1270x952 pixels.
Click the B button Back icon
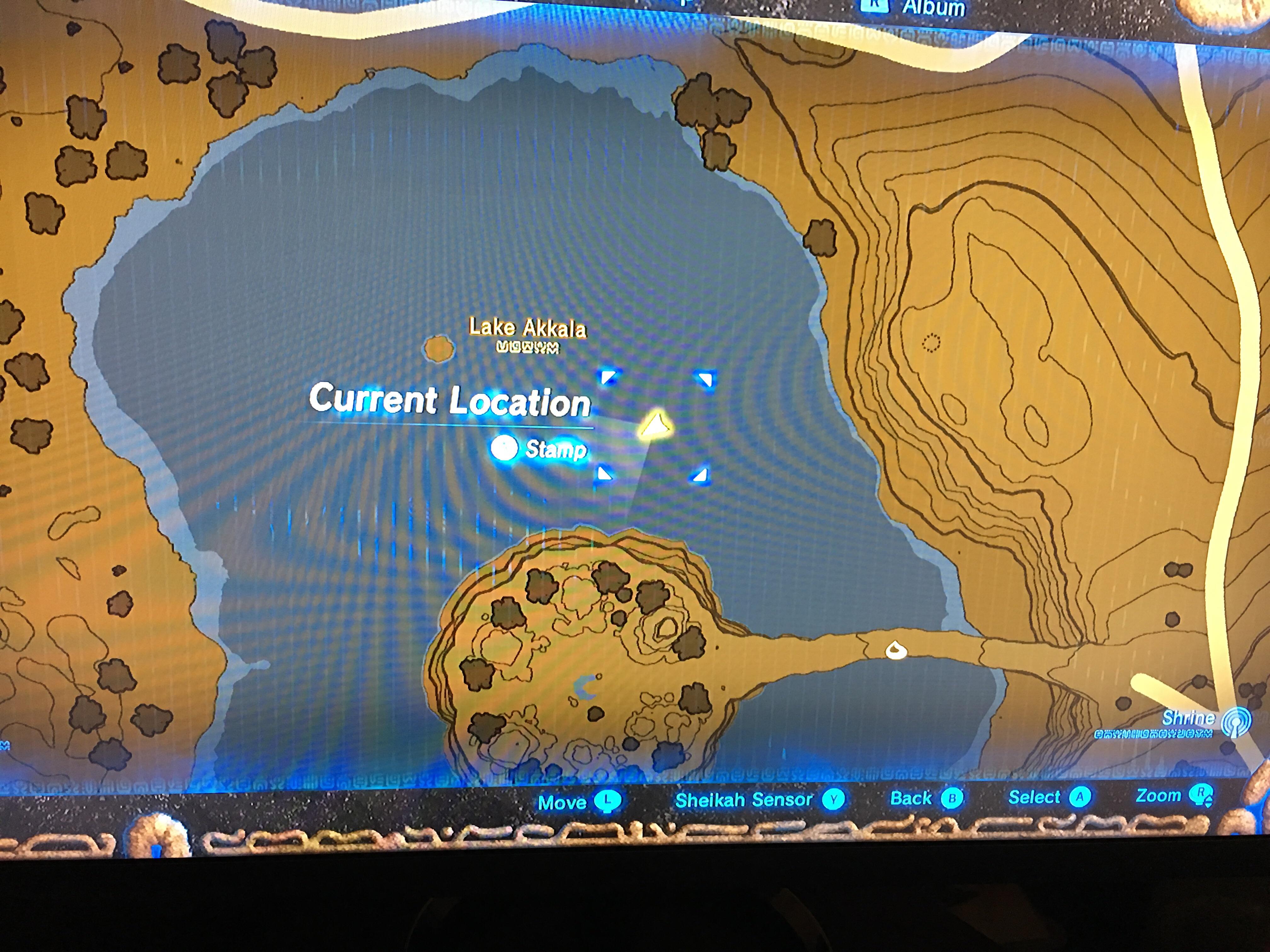pyautogui.click(x=953, y=798)
